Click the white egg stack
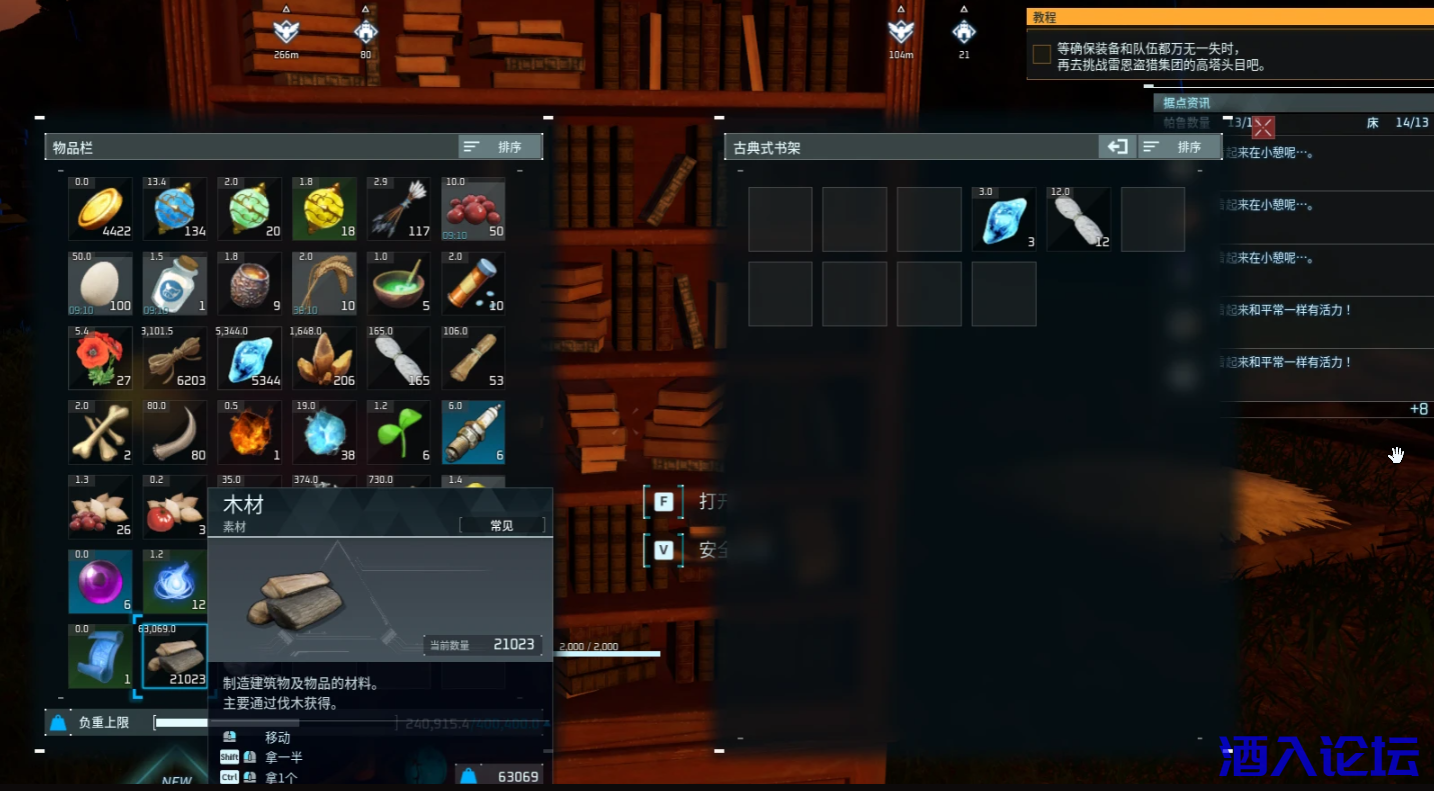Screen dimensions: 1434x791 tap(100, 284)
